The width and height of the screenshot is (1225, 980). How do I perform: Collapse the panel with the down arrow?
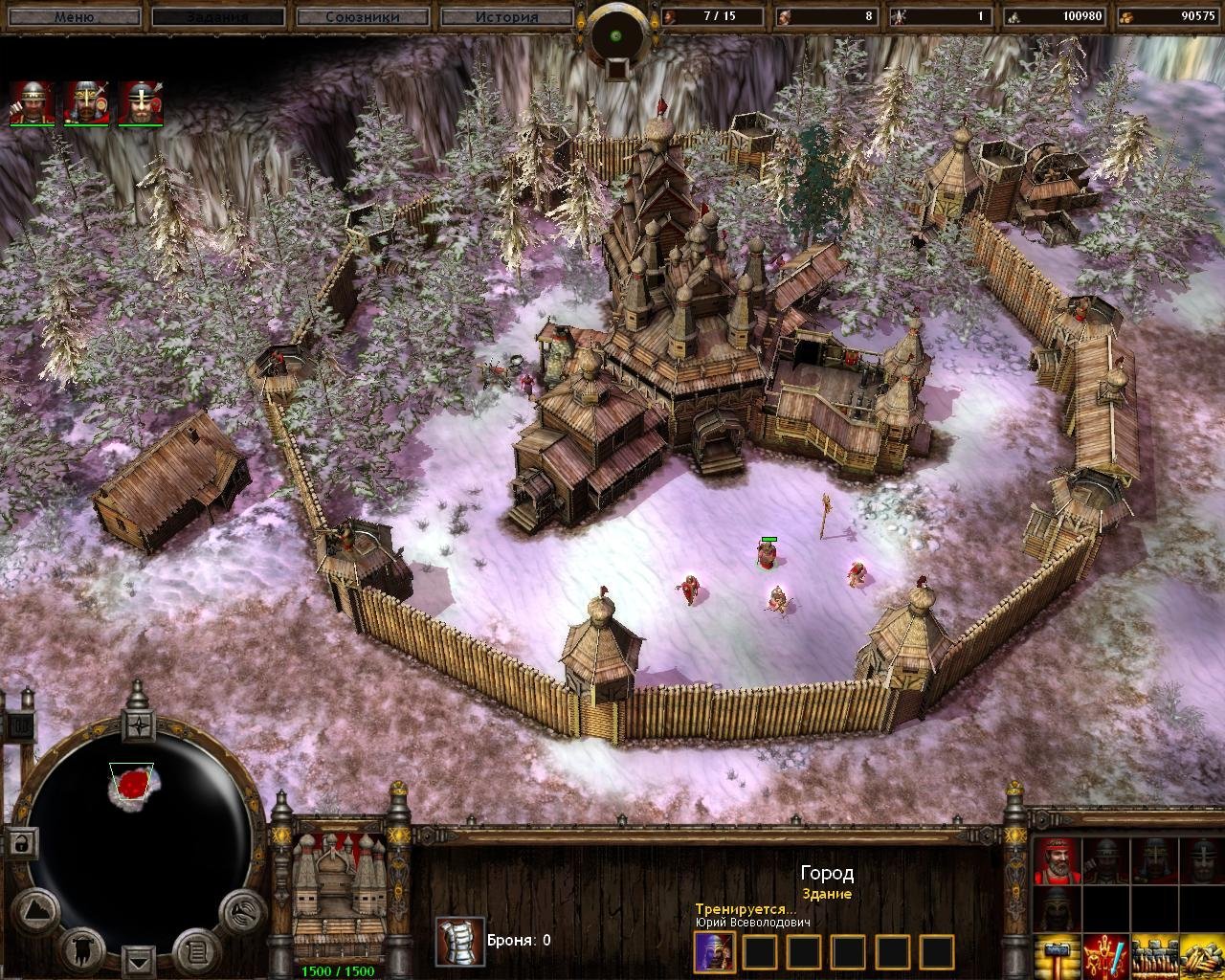coord(138,961)
